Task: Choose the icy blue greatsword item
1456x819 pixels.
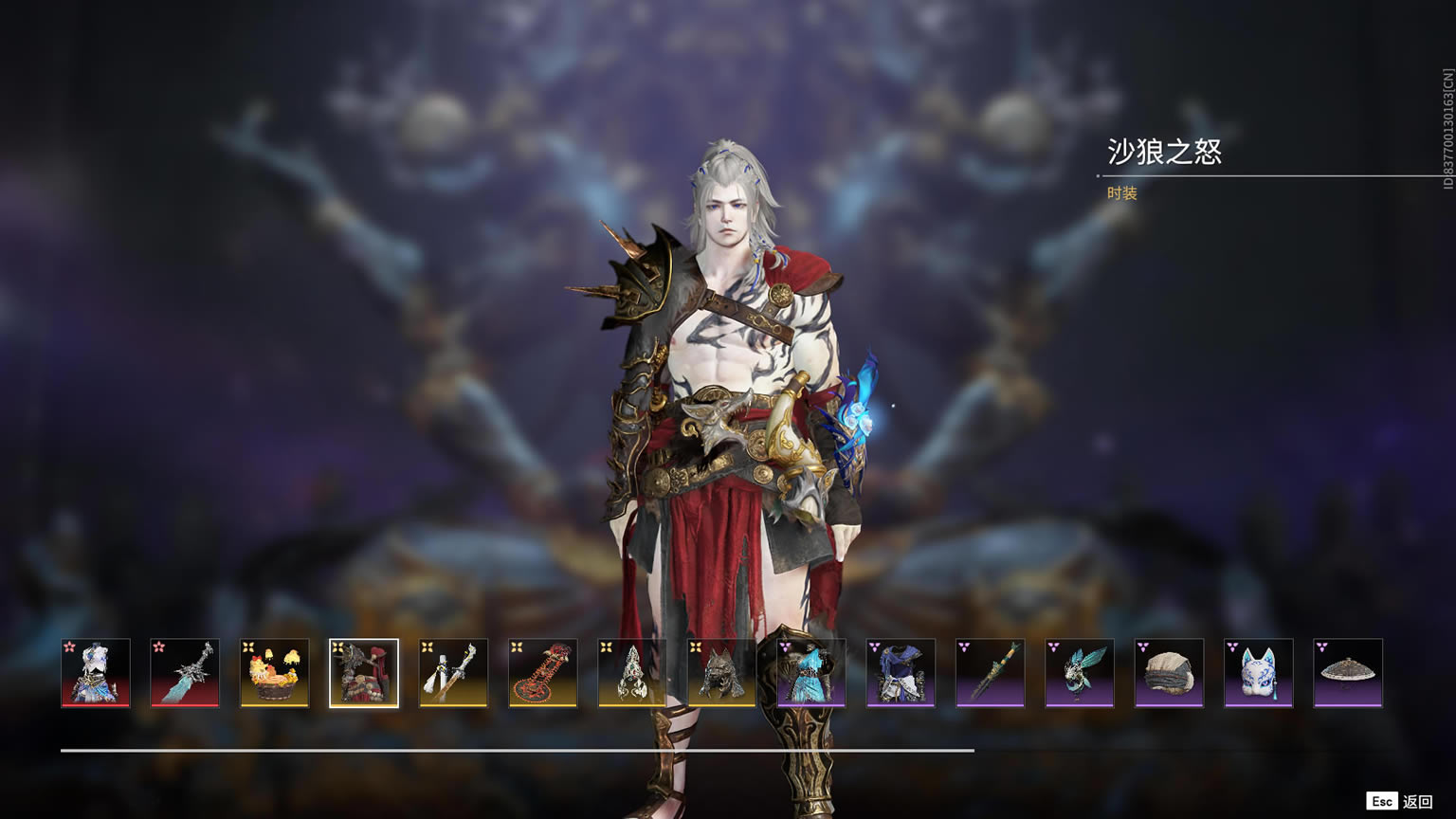Action: (185, 673)
